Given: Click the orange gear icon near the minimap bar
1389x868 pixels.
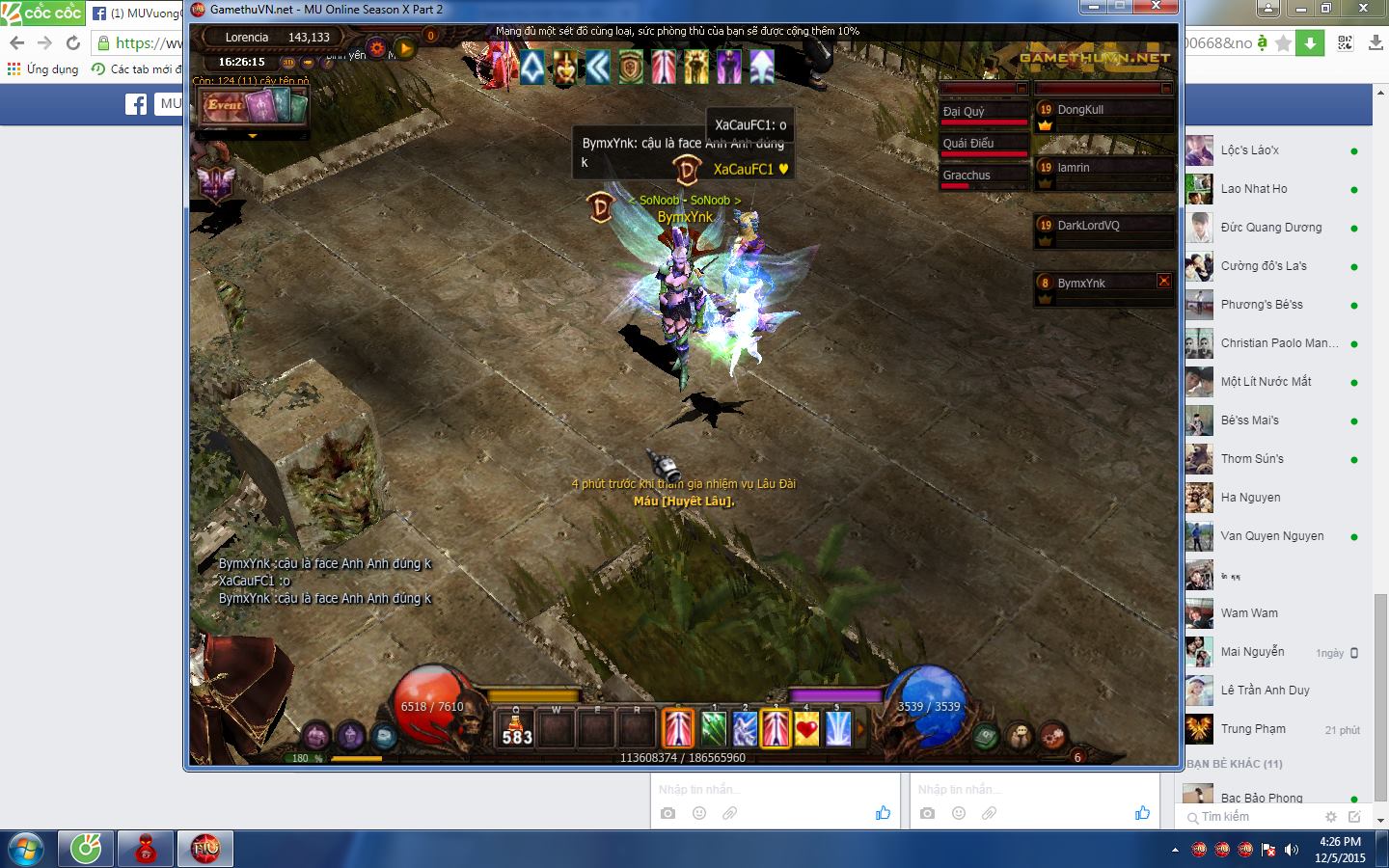Looking at the screenshot, I should 377,47.
